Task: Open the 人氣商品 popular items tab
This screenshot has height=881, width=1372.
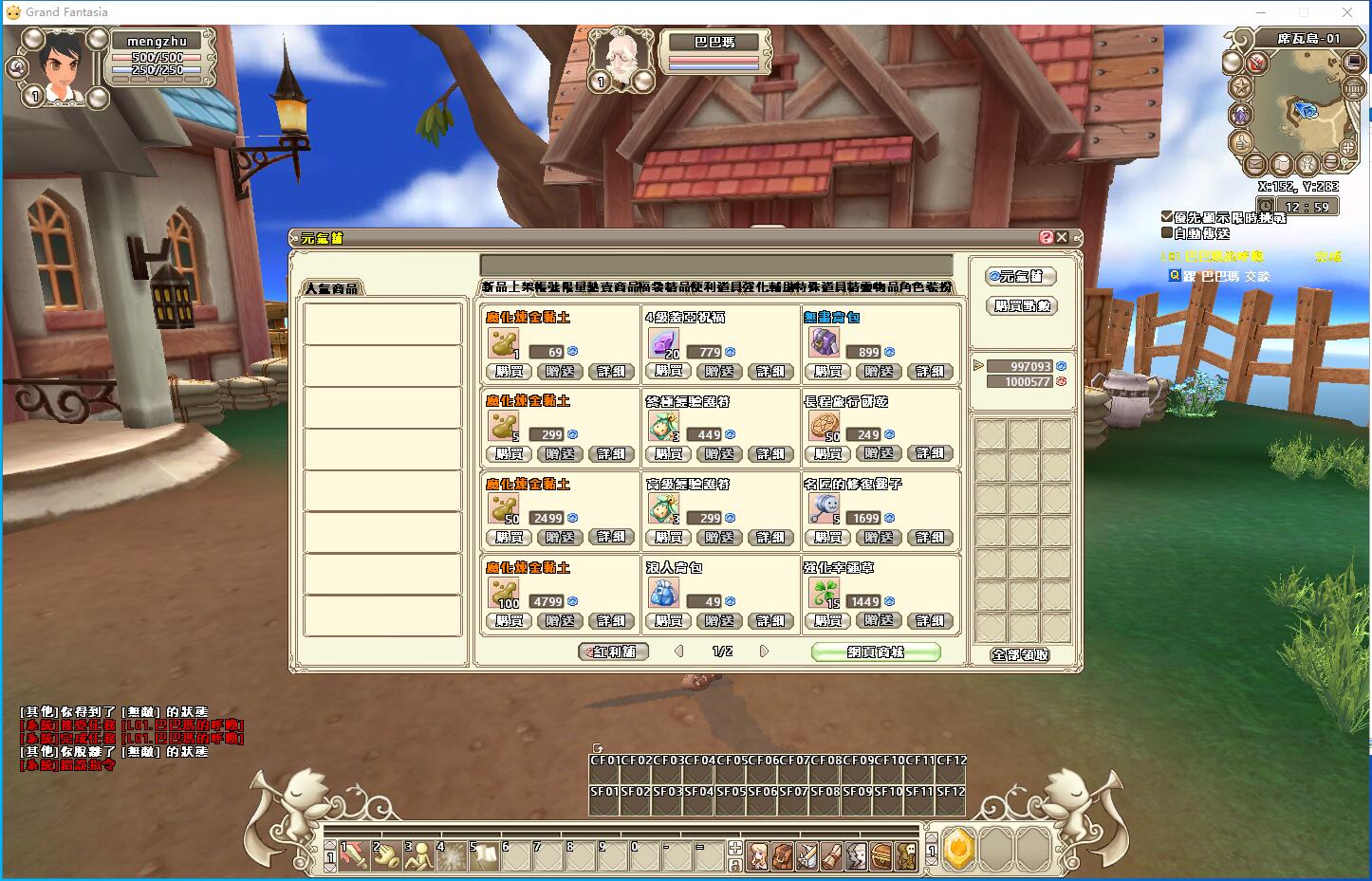Action: pos(333,287)
